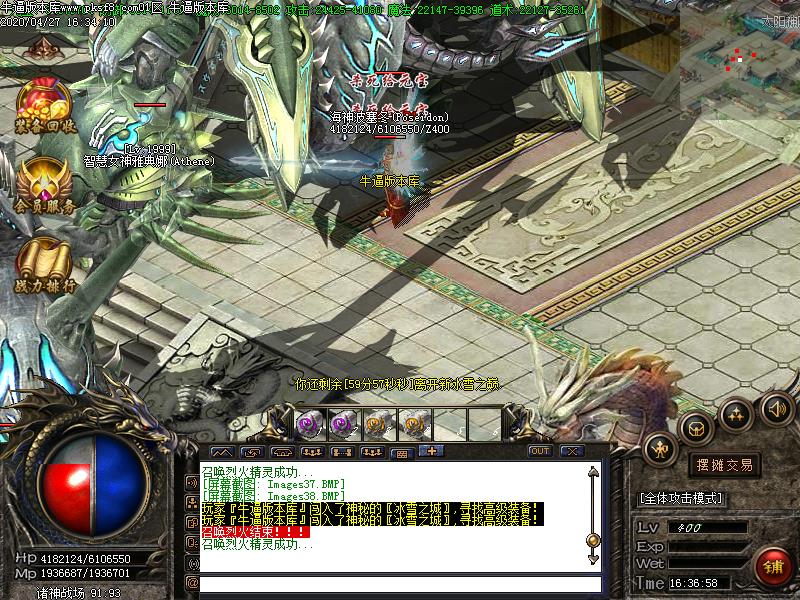Use the first orange swirl scroll in hotbar
This screenshot has height=600, width=800.
pyautogui.click(x=377, y=423)
